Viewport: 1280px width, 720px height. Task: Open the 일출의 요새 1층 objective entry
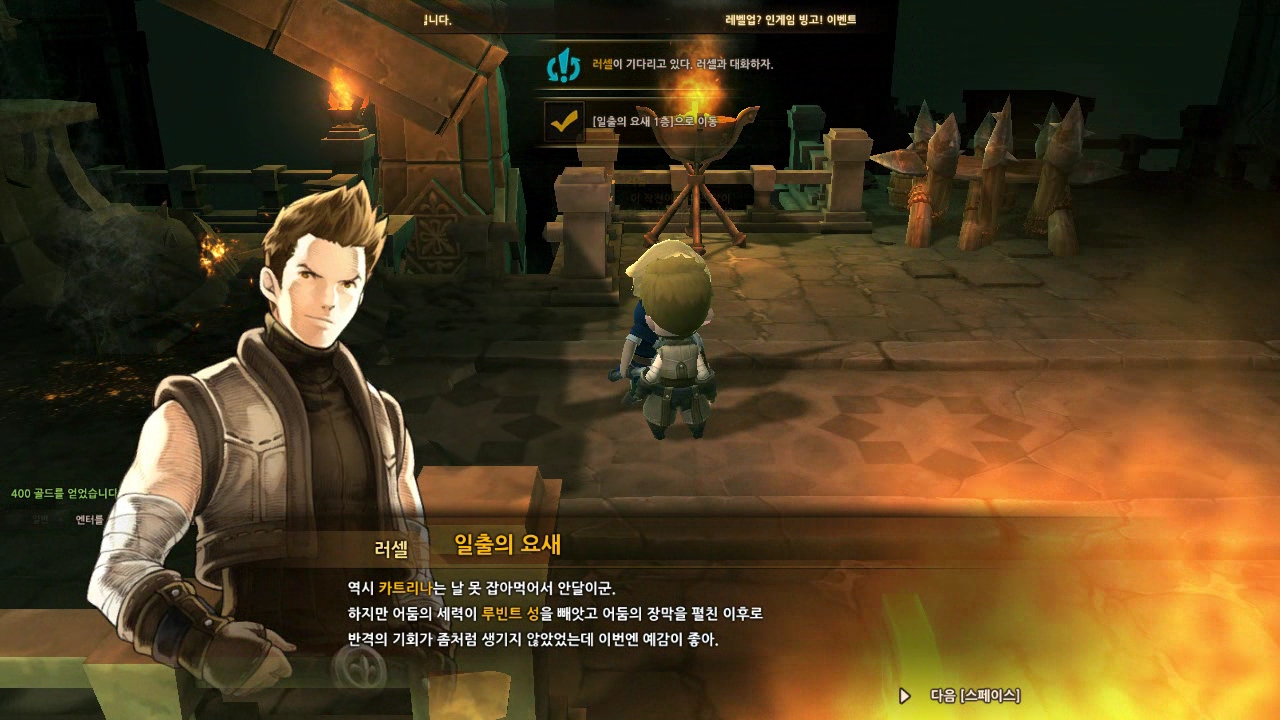(654, 121)
